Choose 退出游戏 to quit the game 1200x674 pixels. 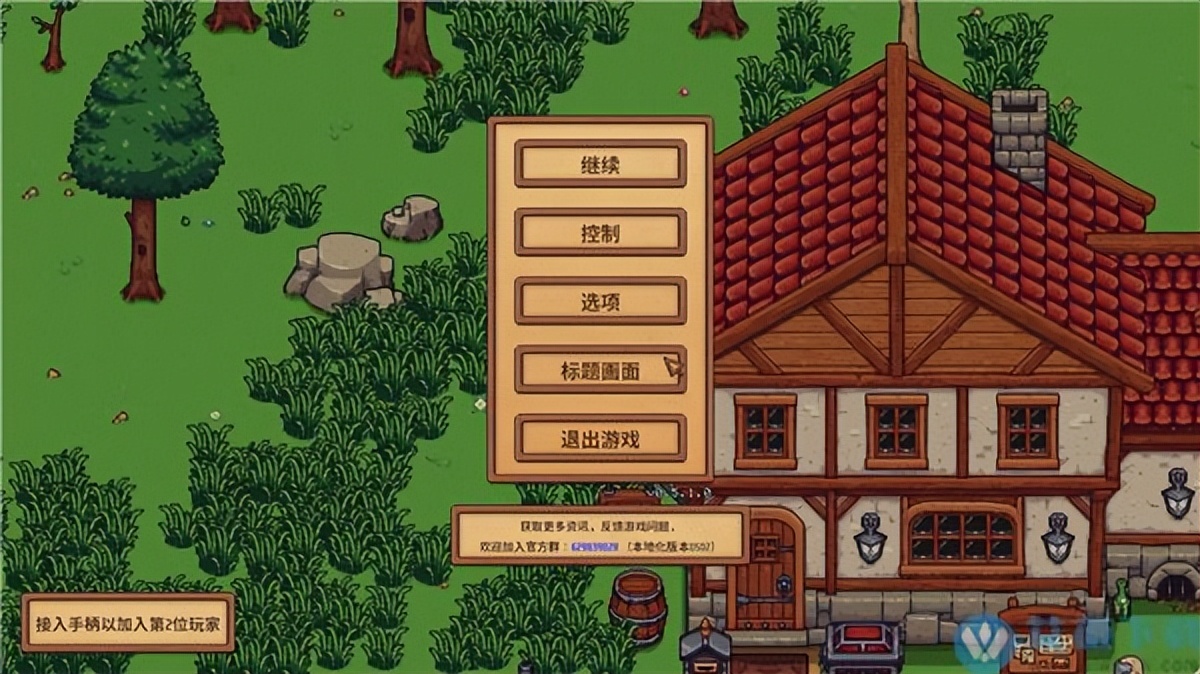(x=600, y=438)
